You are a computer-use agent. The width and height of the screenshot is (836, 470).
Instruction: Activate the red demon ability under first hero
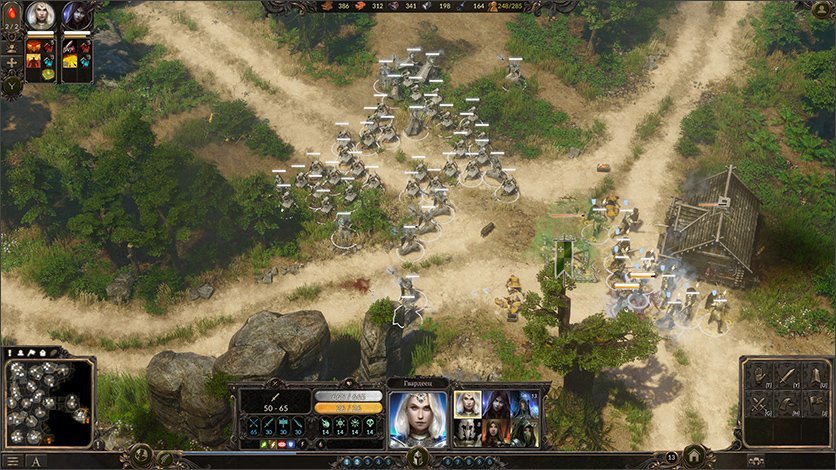point(33,46)
